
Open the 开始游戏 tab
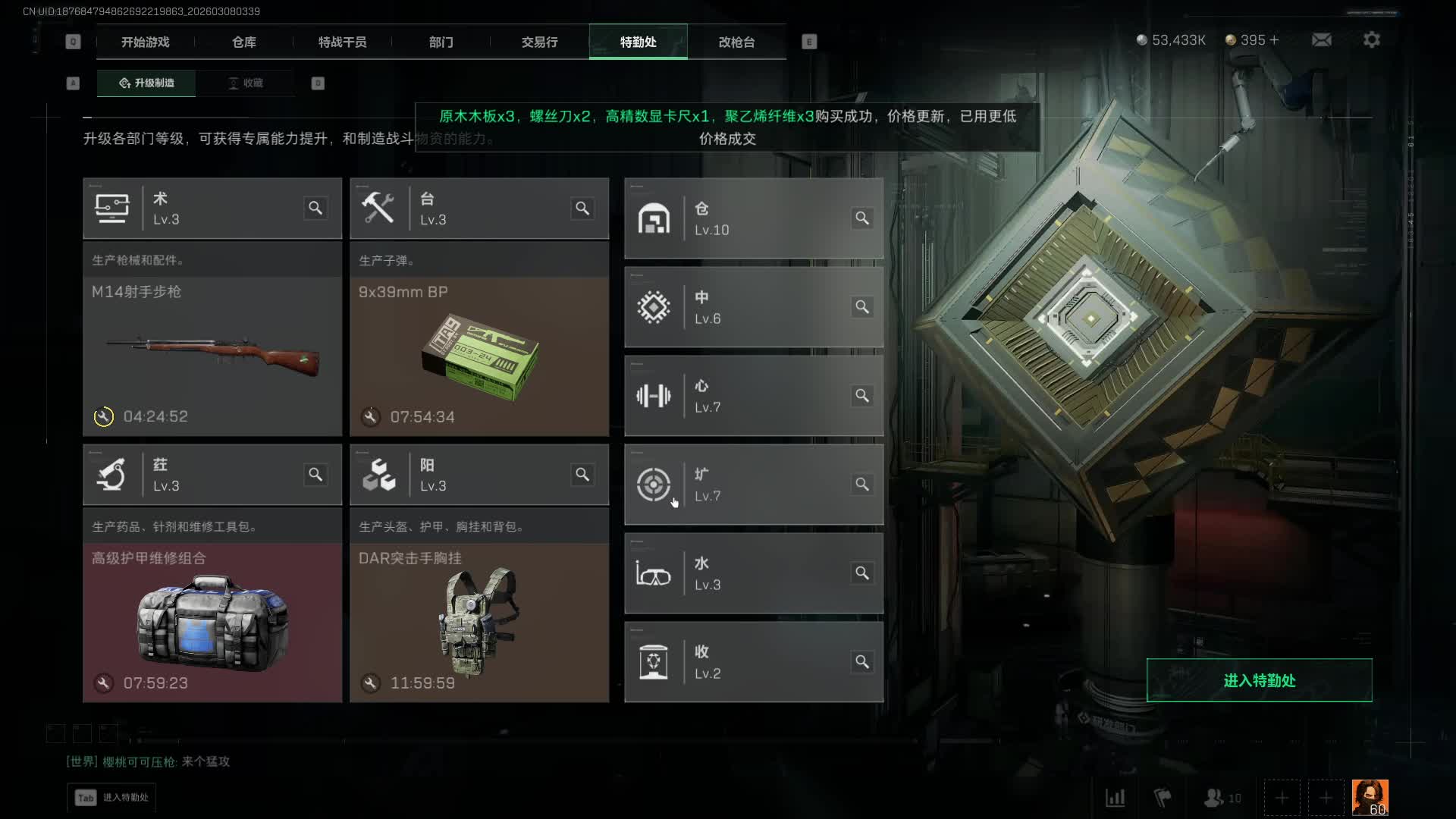click(x=145, y=42)
